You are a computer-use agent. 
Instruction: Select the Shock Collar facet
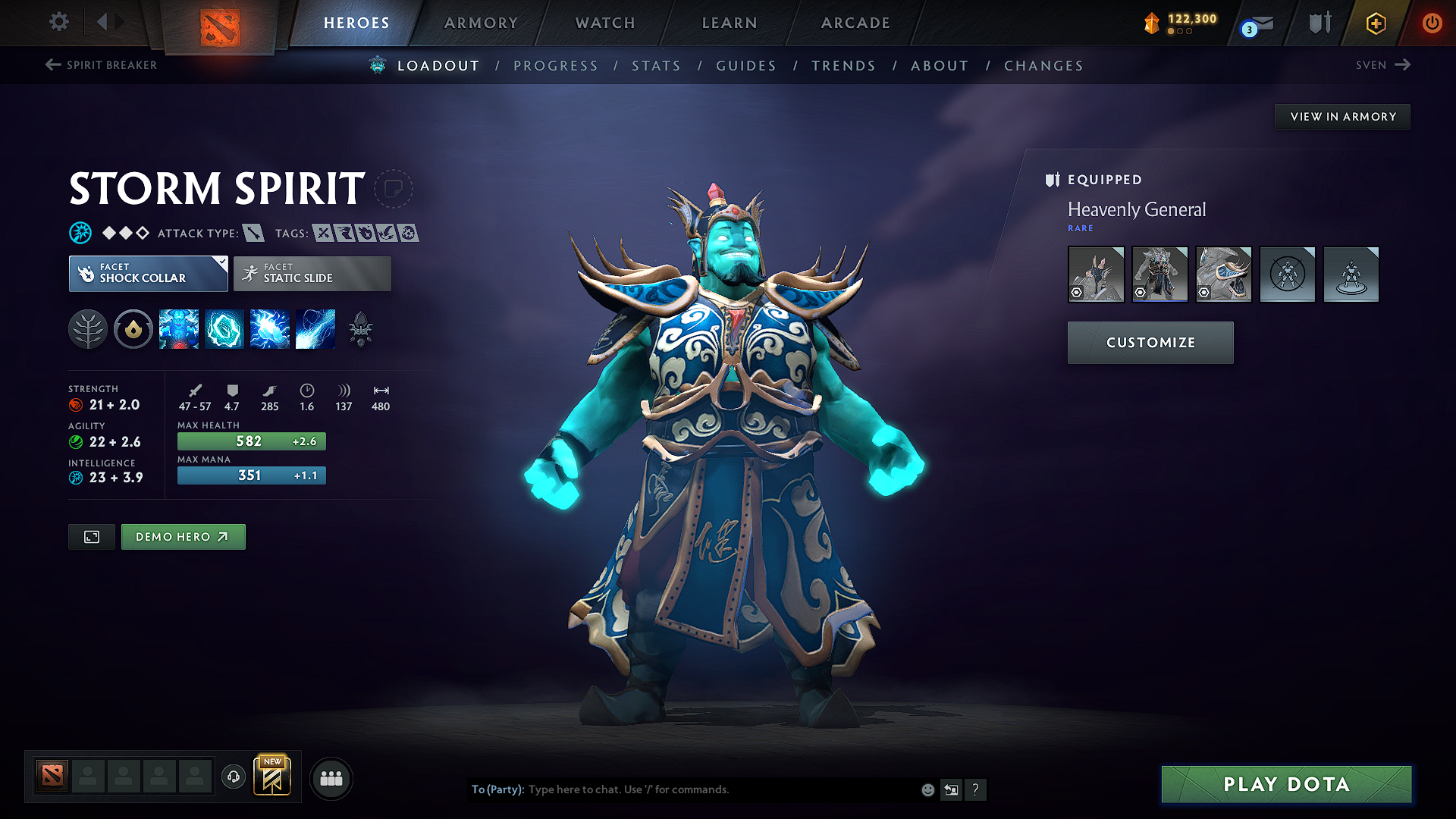coord(149,274)
